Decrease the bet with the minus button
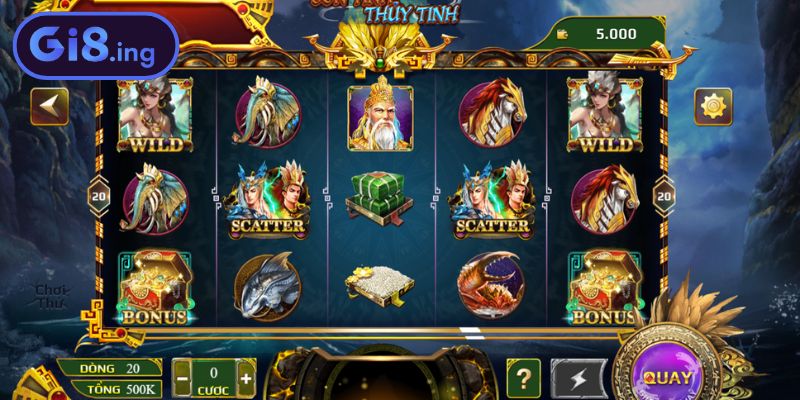 (x=182, y=379)
